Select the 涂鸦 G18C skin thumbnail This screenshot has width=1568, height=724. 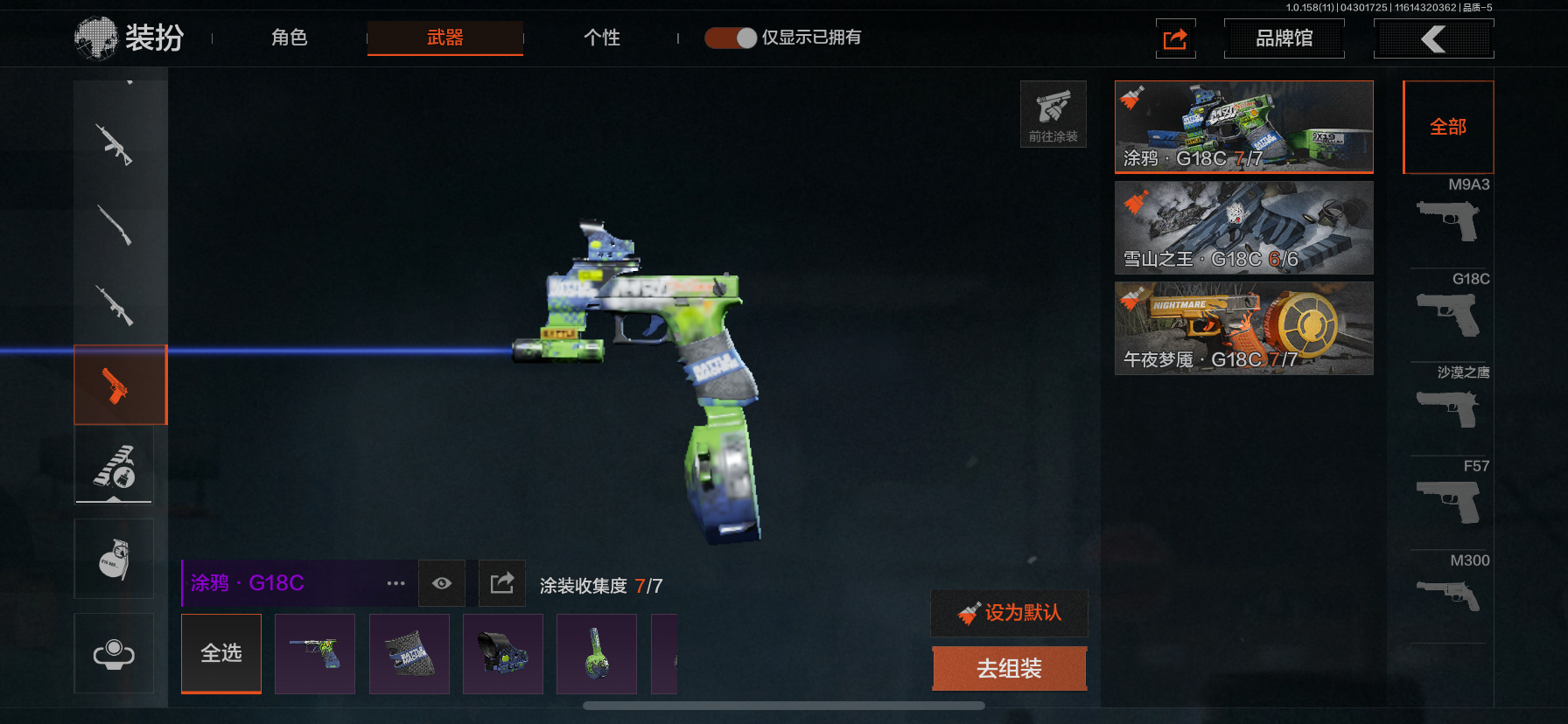1243,127
